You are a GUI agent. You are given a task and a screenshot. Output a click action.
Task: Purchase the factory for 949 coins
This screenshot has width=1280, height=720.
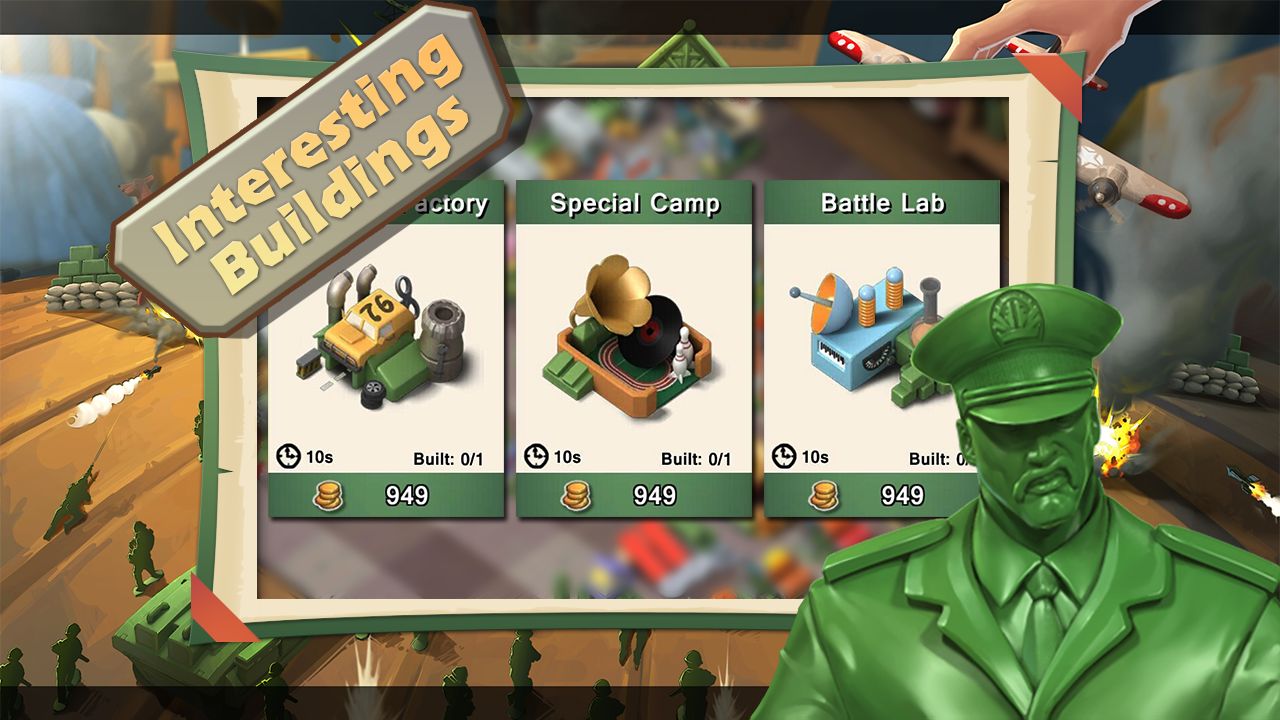coord(386,495)
